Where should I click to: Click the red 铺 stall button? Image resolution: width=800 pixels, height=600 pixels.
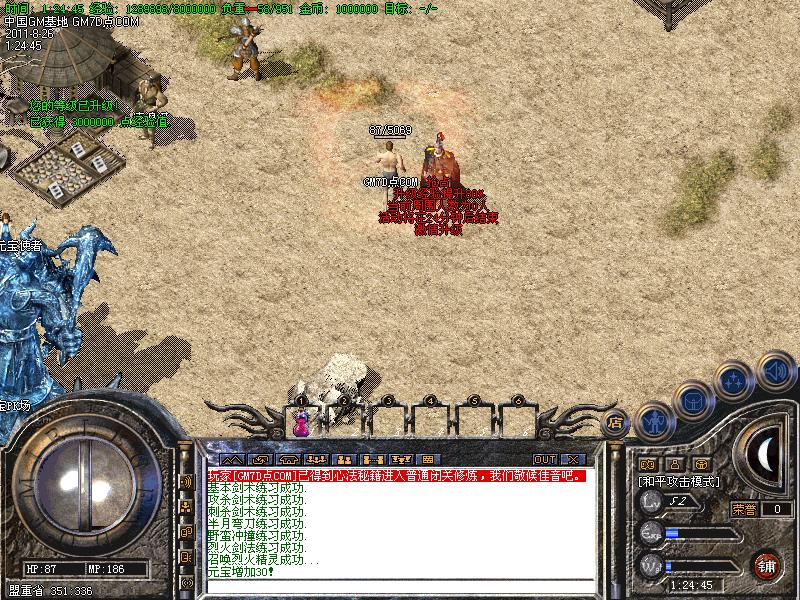[767, 565]
